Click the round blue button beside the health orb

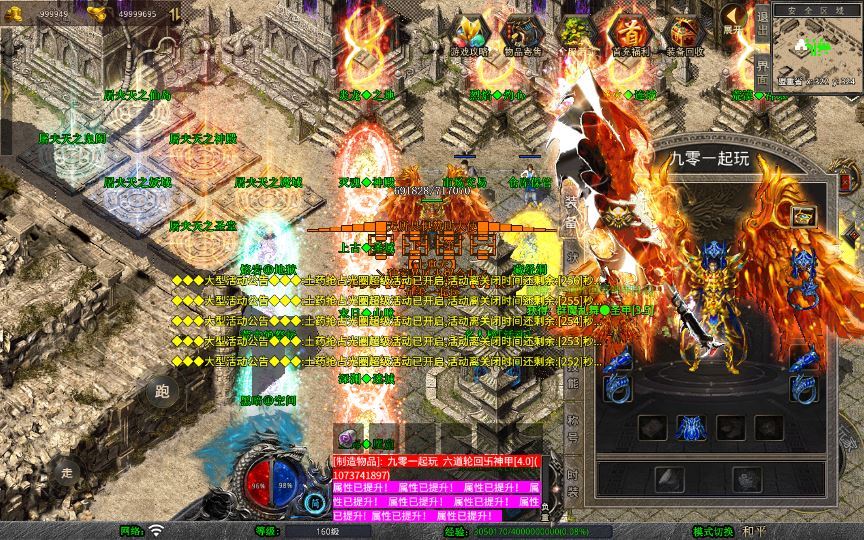pos(316,503)
